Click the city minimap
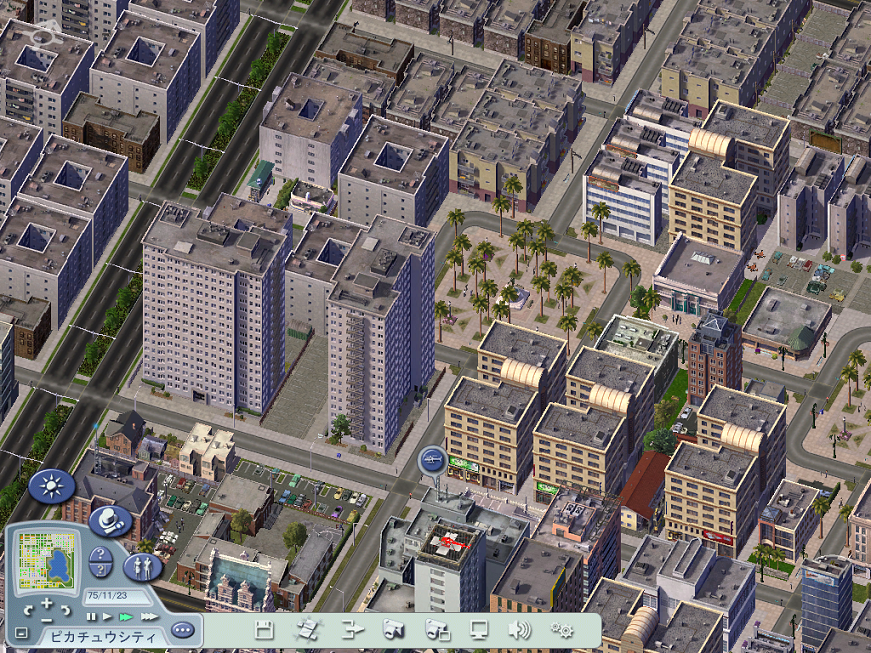The image size is (871, 653). coord(46,560)
